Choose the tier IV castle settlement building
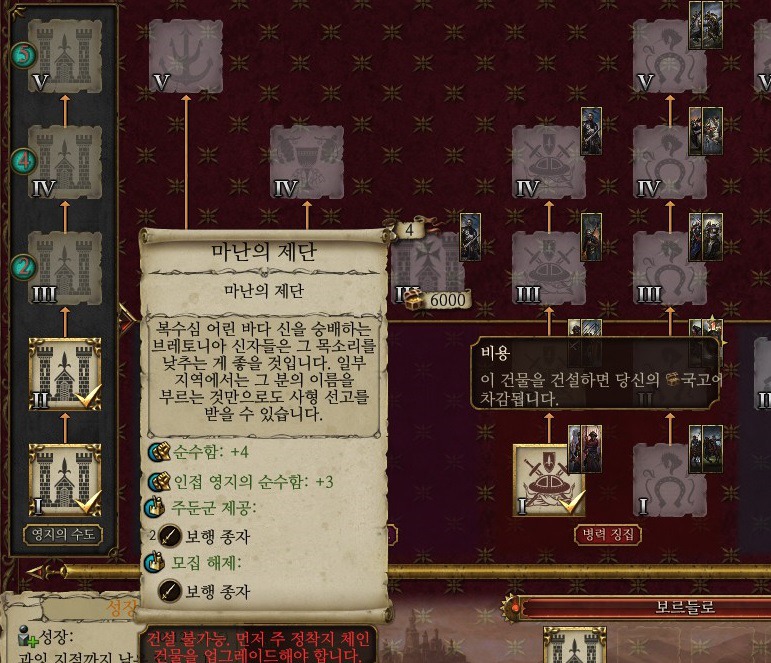 coord(65,161)
